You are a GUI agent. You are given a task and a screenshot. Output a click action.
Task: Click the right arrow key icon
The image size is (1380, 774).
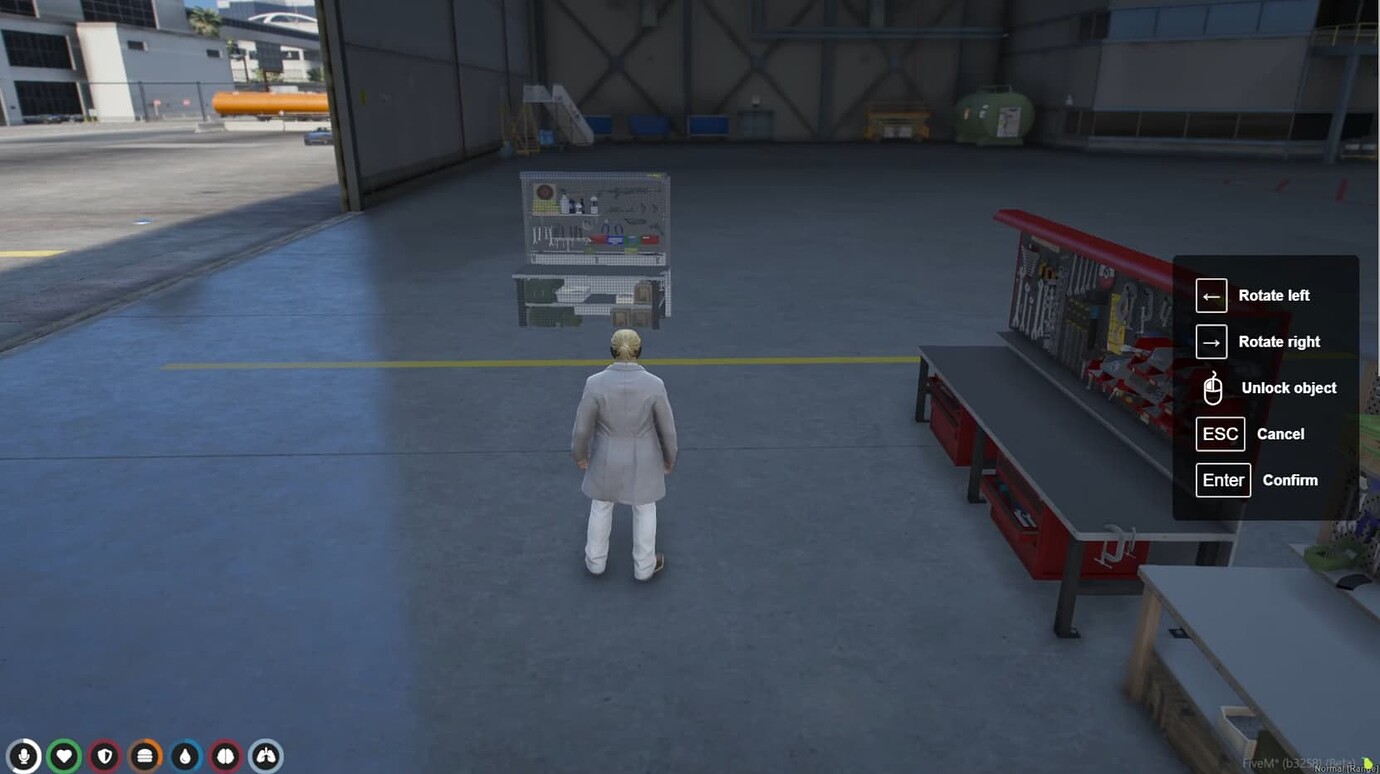[1211, 341]
